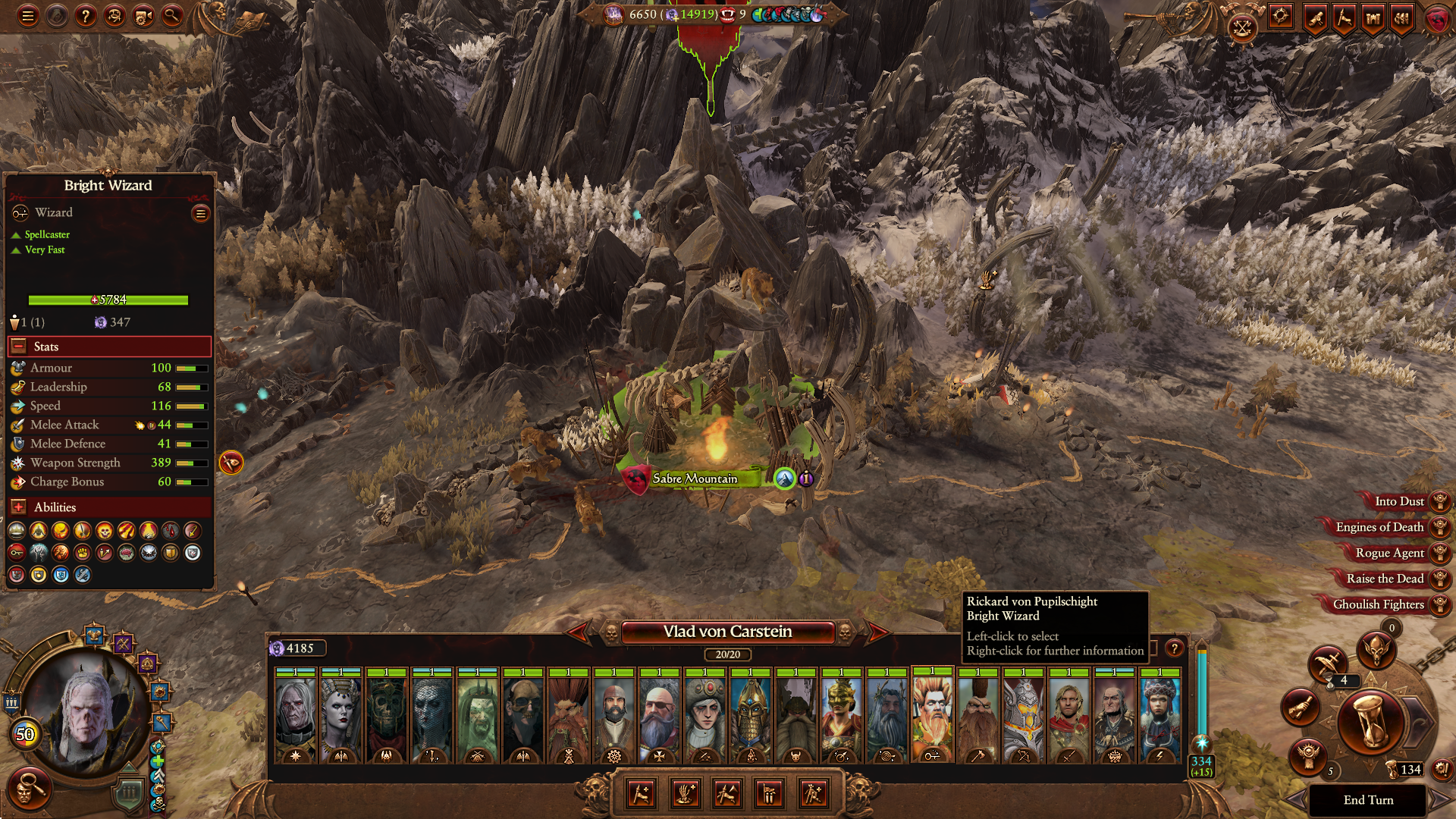Select the Bright Wizard unit card

(932, 717)
